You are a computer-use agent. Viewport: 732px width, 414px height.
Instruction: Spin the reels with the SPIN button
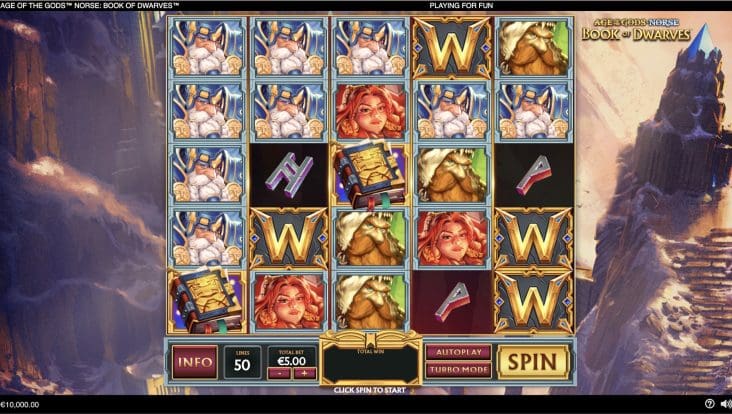click(x=533, y=361)
